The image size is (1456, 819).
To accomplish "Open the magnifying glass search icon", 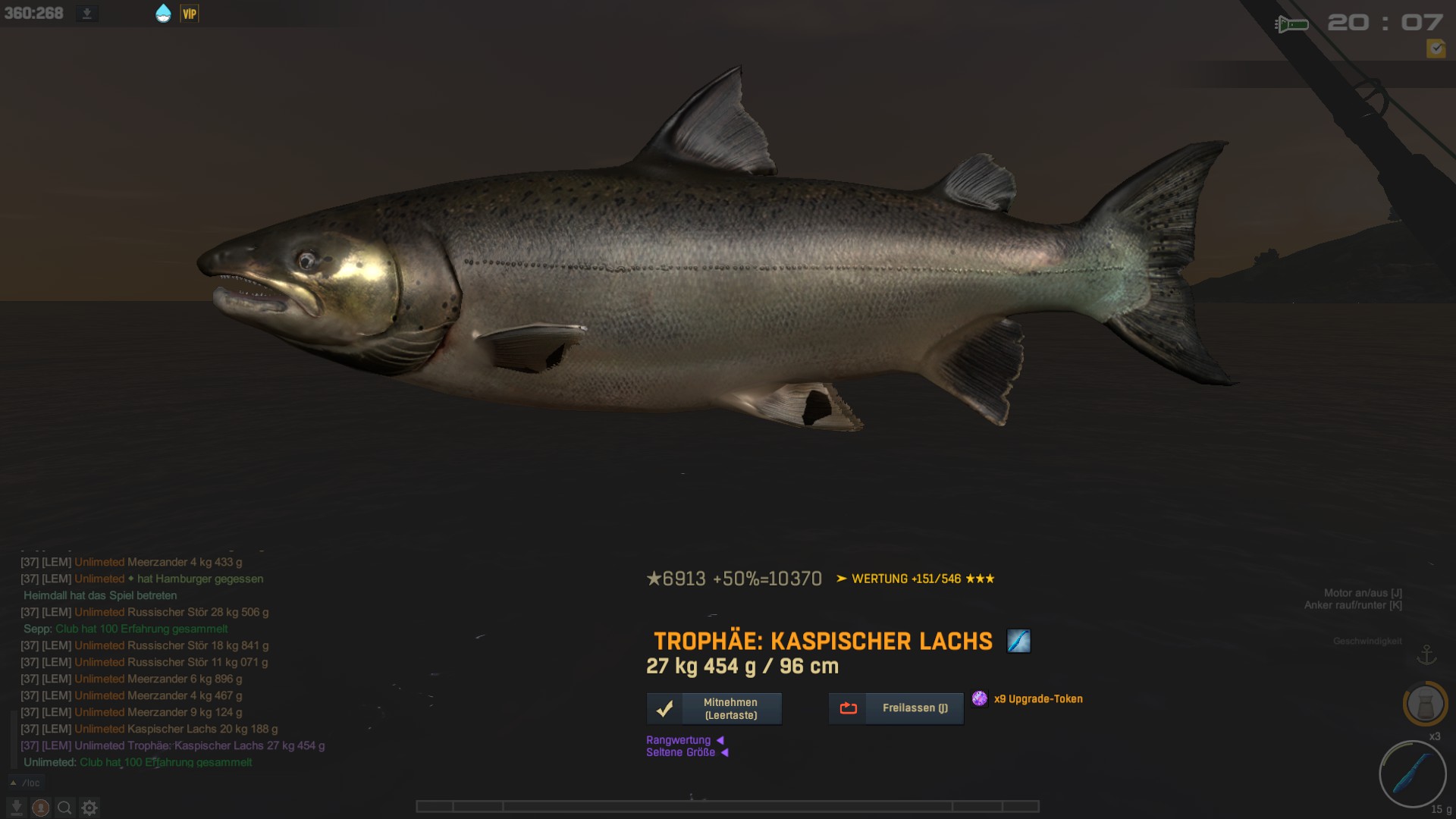I will click(x=65, y=808).
